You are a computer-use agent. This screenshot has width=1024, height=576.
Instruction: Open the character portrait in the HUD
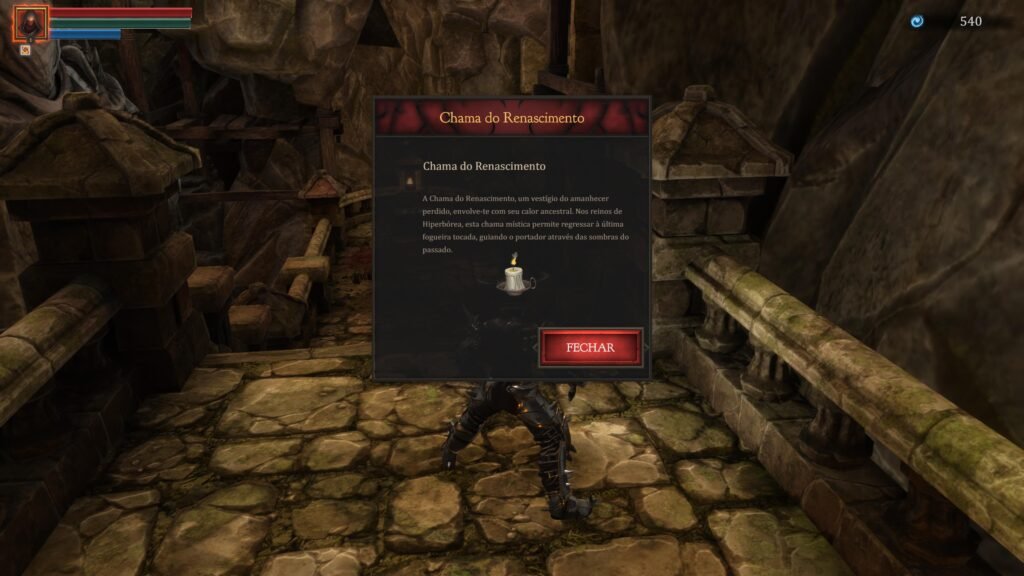[30, 23]
